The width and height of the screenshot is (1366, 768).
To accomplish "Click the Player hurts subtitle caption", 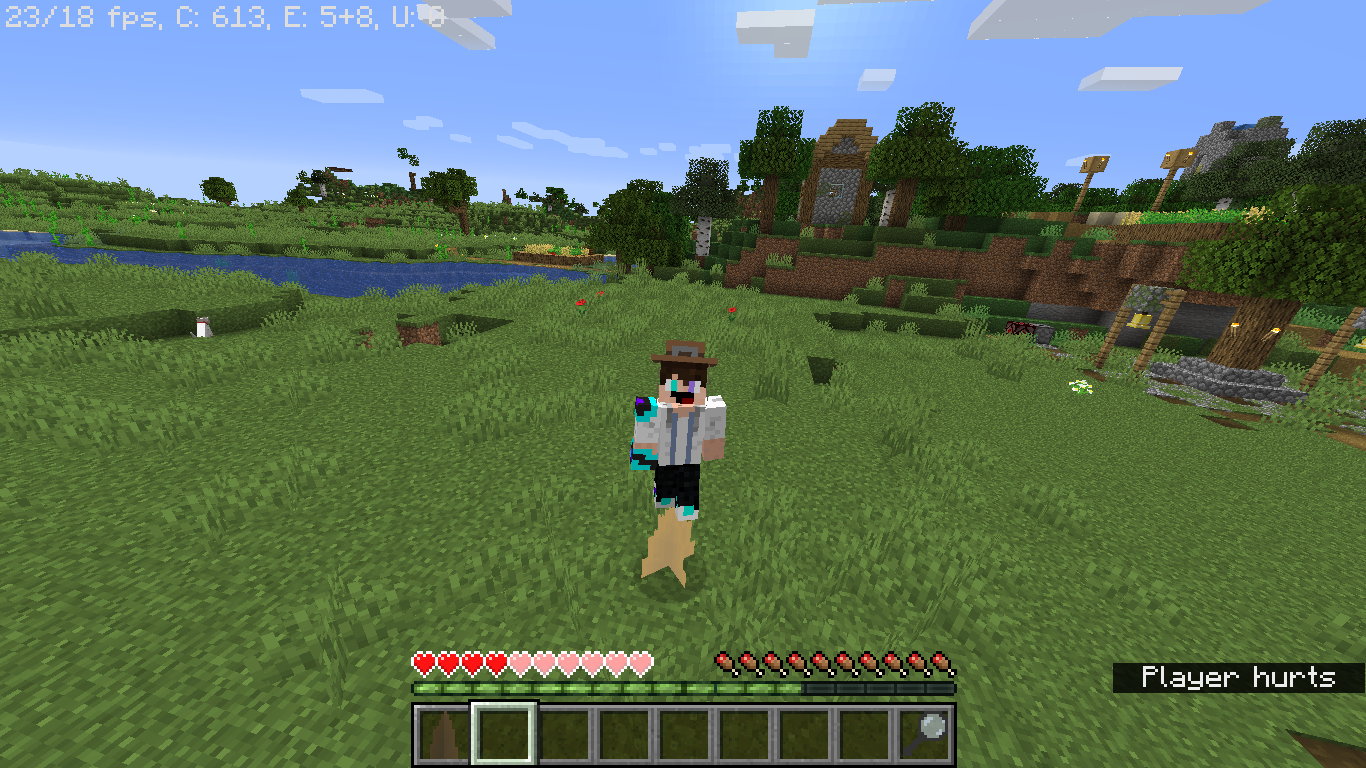I will pos(1240,677).
